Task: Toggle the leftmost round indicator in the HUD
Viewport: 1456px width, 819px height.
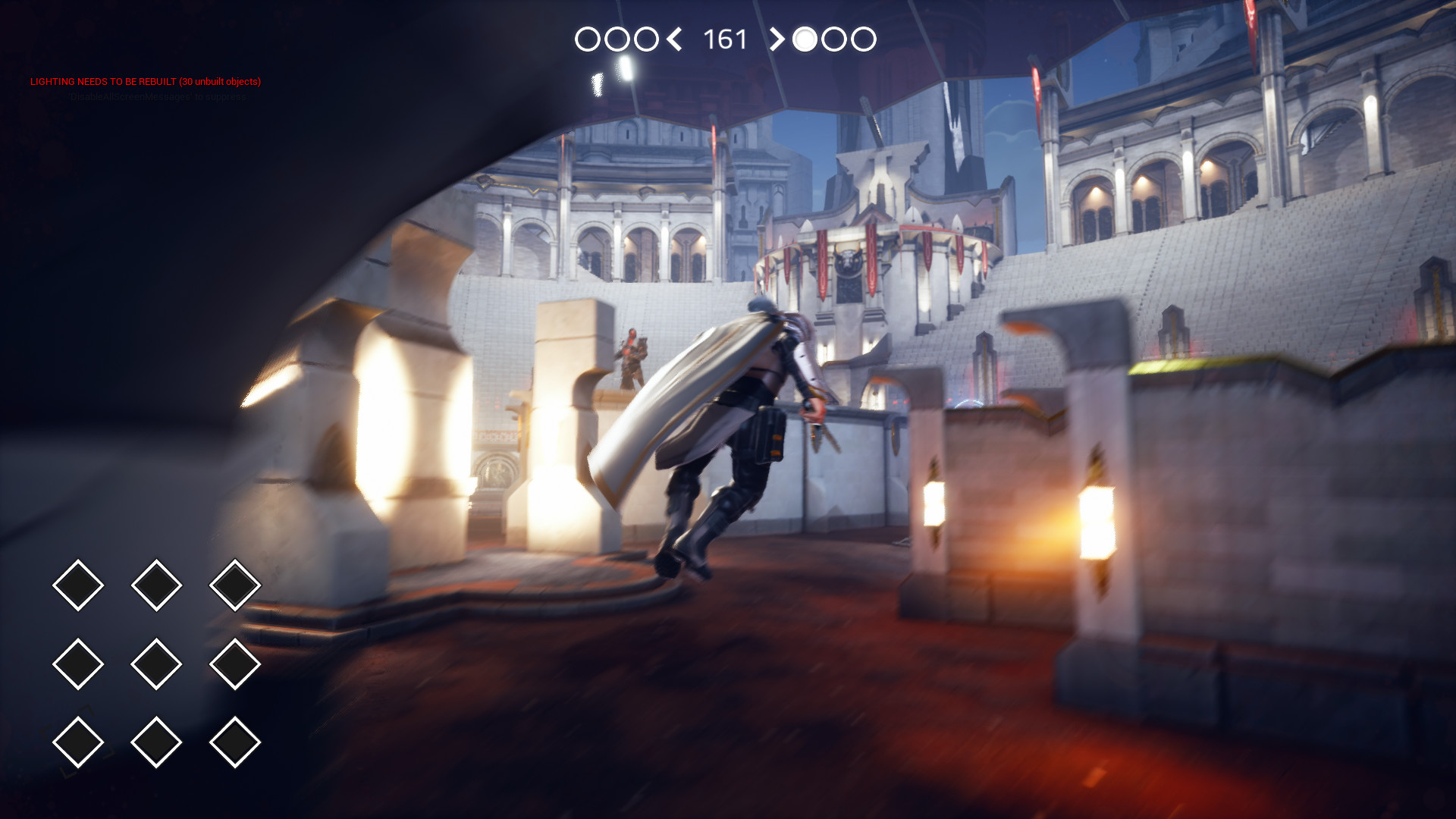Action: tap(588, 39)
